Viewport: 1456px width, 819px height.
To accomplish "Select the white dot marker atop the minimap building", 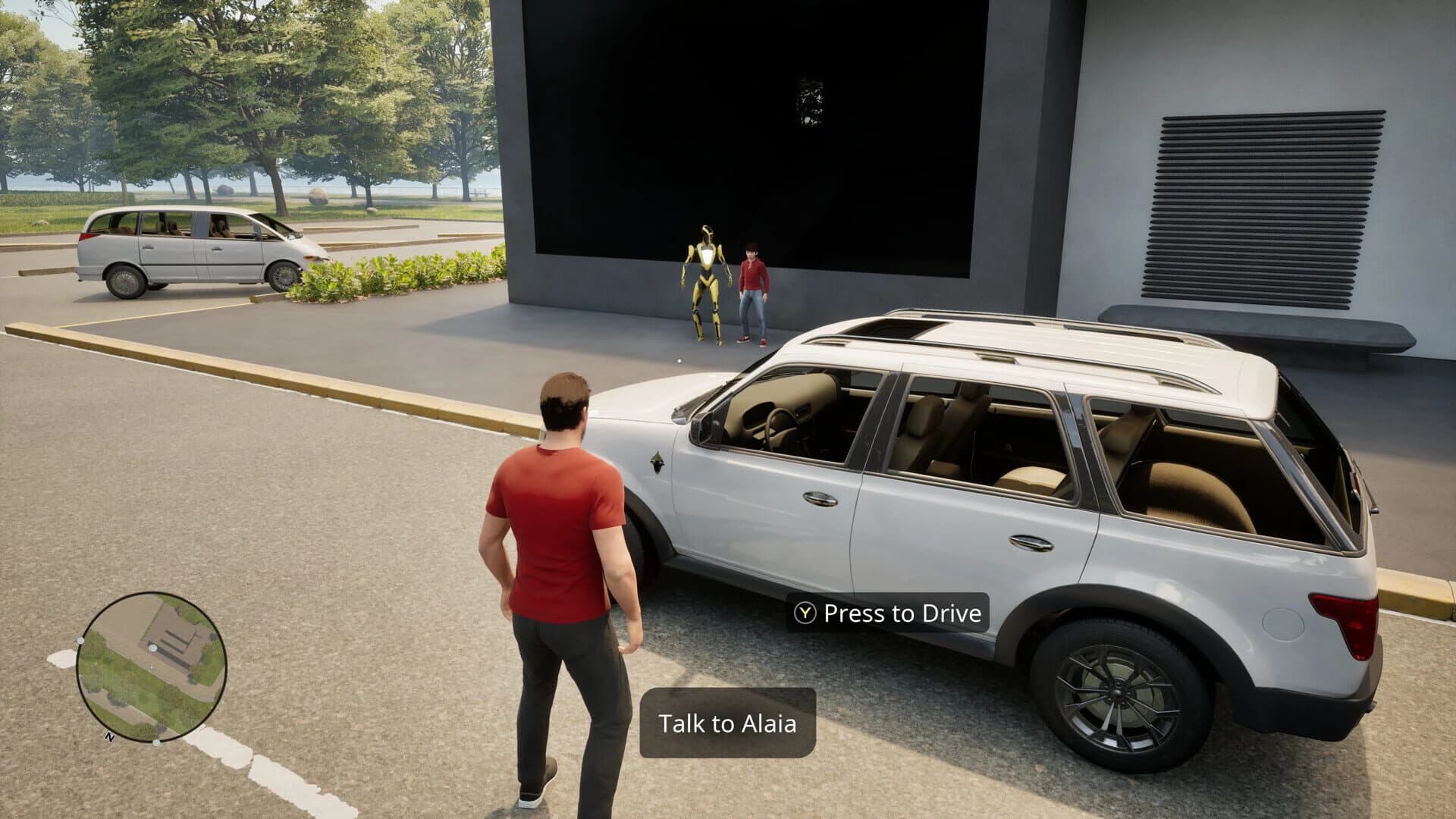I will click(153, 648).
